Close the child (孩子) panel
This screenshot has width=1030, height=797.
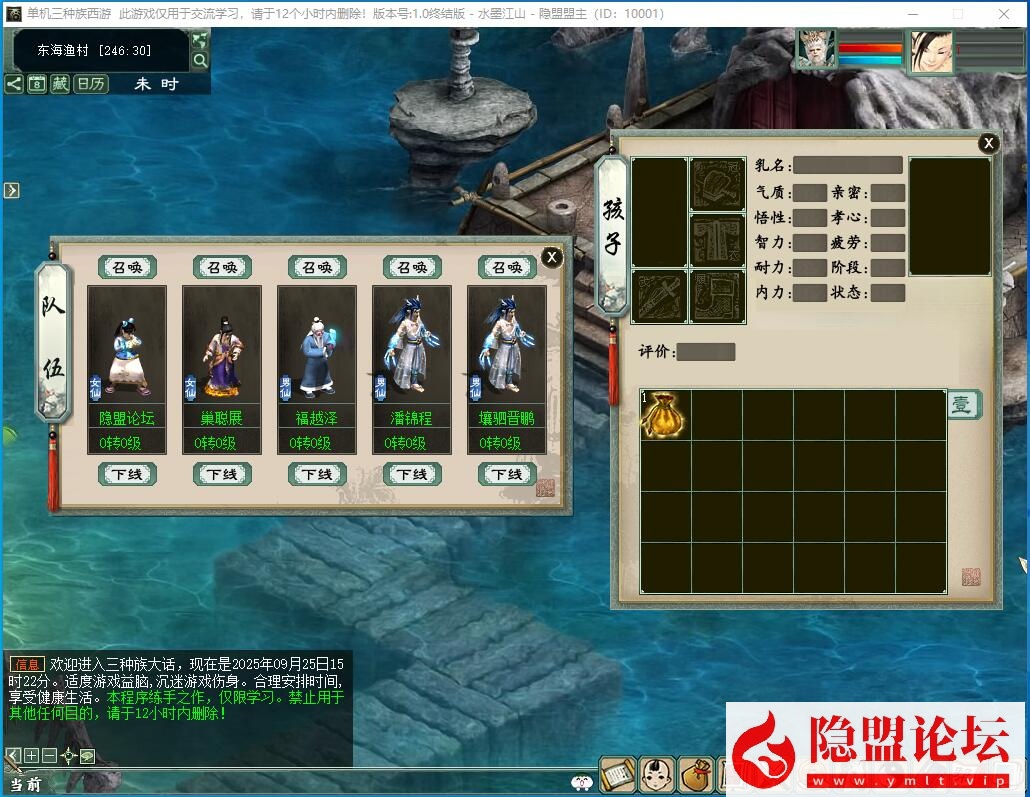[x=988, y=143]
